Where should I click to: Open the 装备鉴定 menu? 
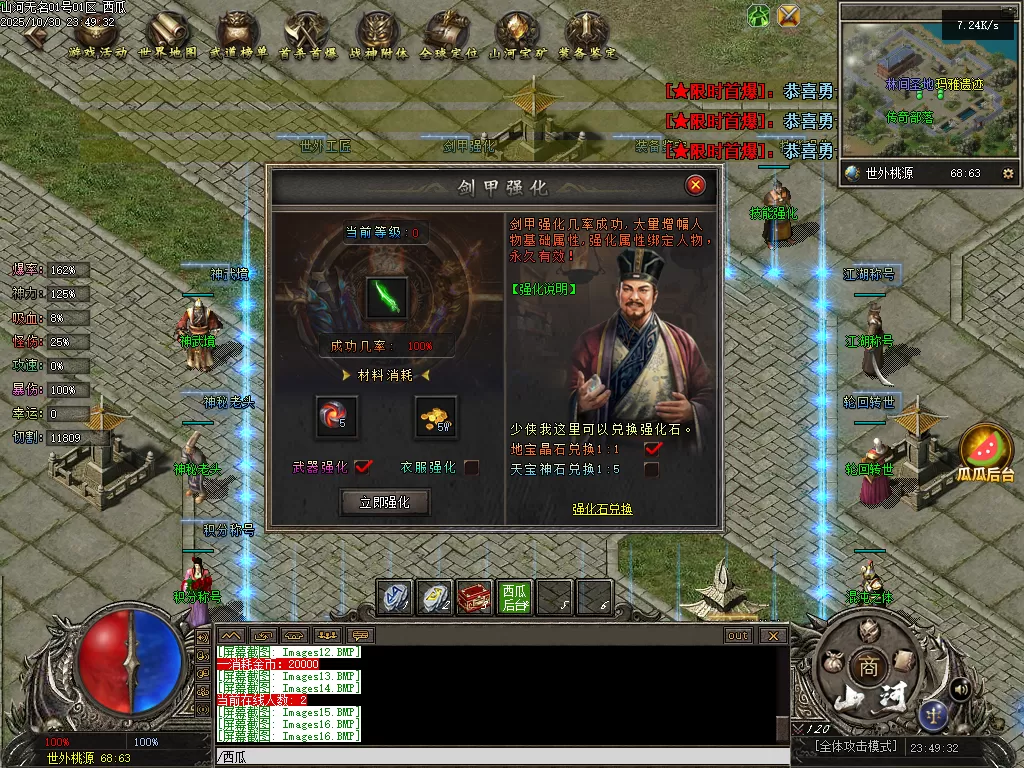[586, 36]
